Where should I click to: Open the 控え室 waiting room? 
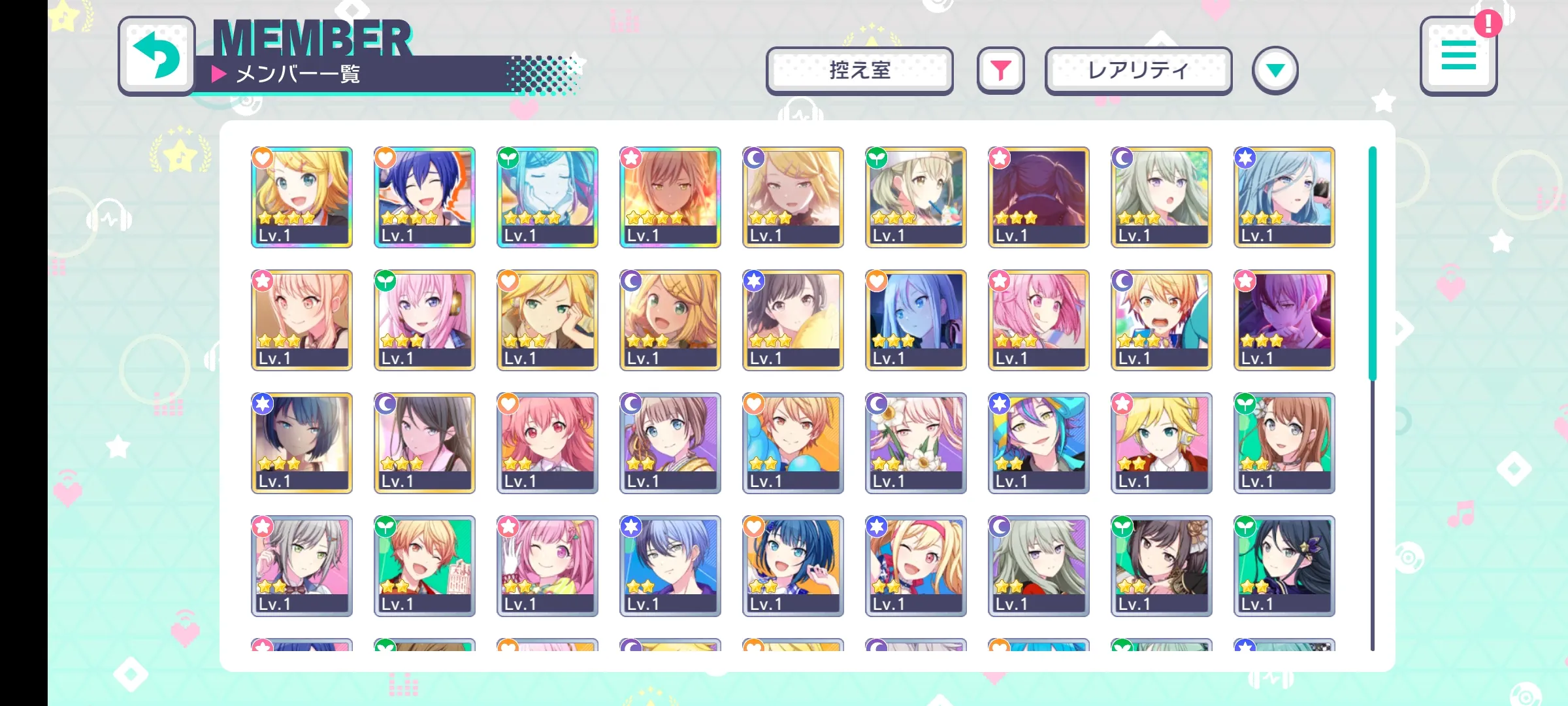[x=859, y=71]
